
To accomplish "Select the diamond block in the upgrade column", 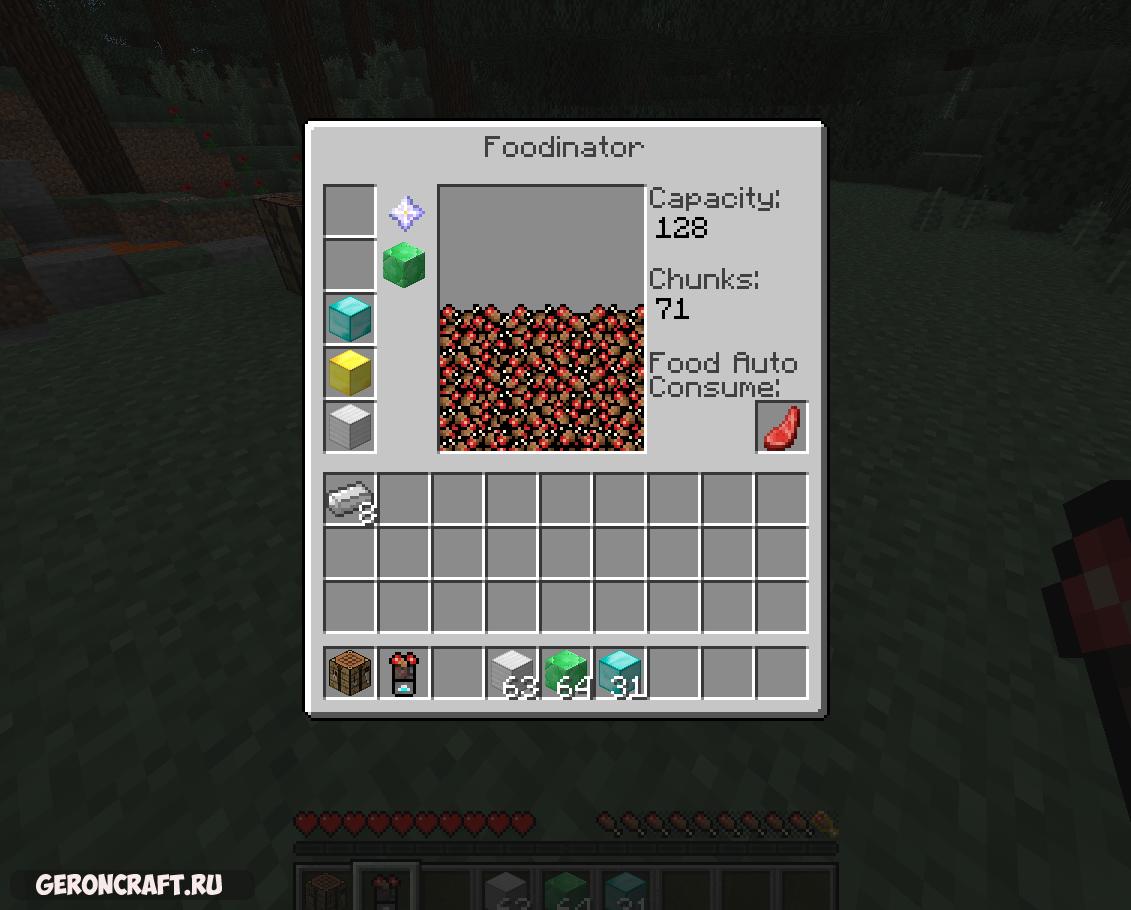I will [x=350, y=319].
